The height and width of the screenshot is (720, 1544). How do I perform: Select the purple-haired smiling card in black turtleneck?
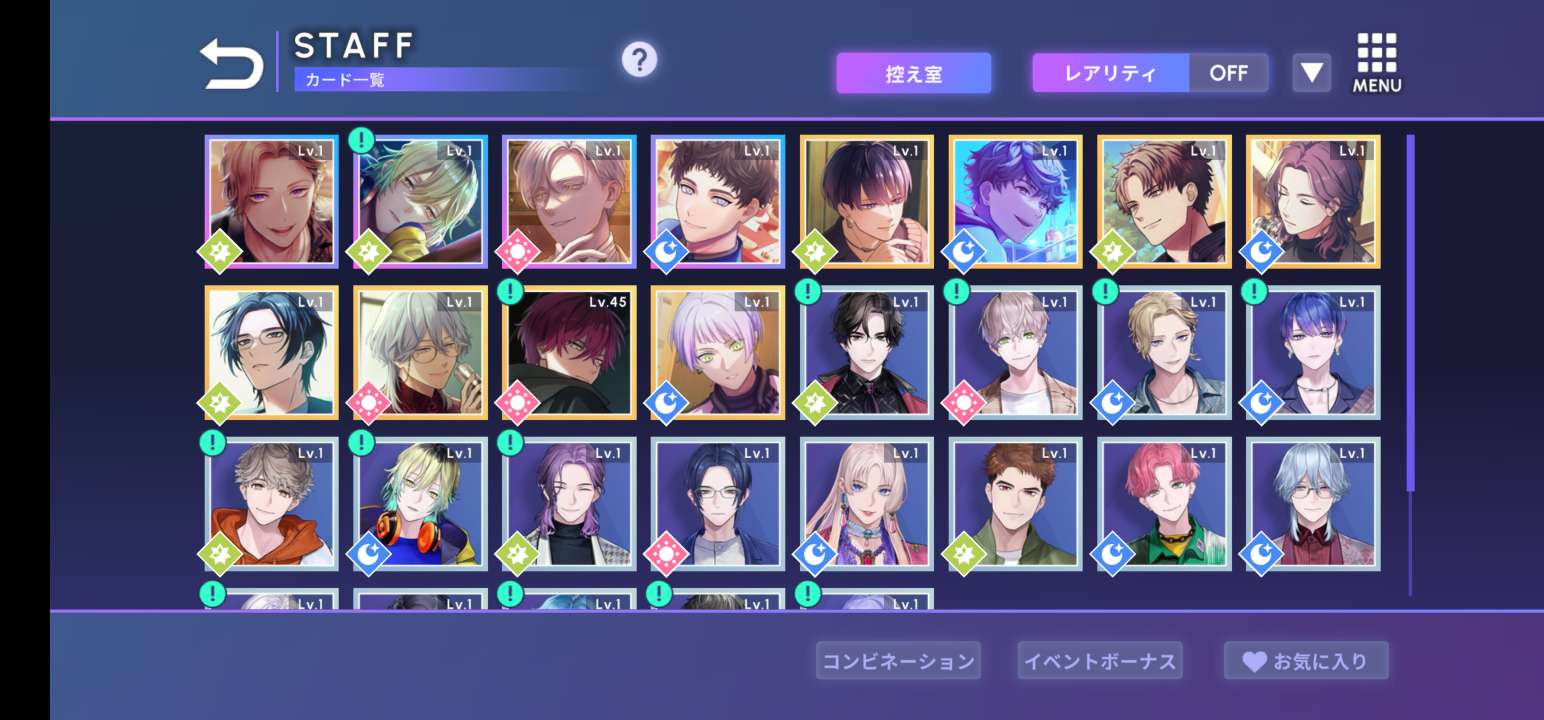tap(569, 504)
